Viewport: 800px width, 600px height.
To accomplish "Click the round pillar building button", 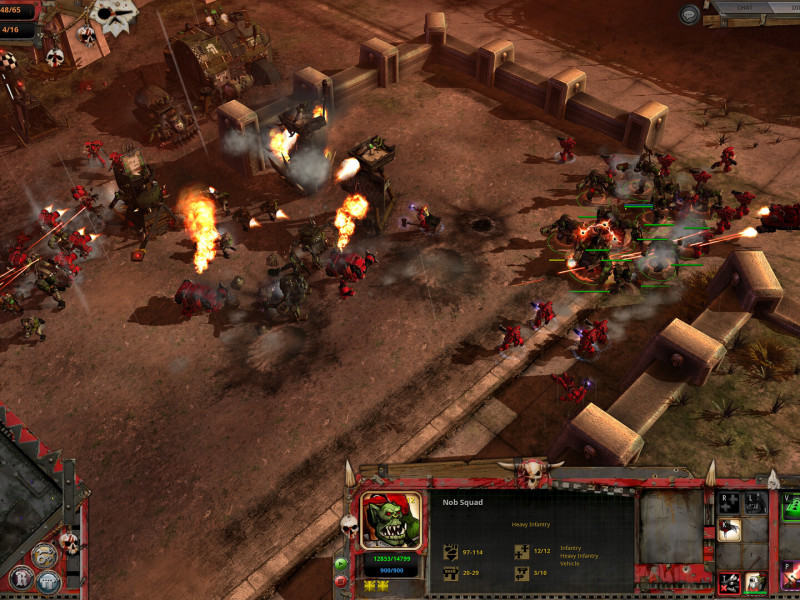I will coord(48,581).
